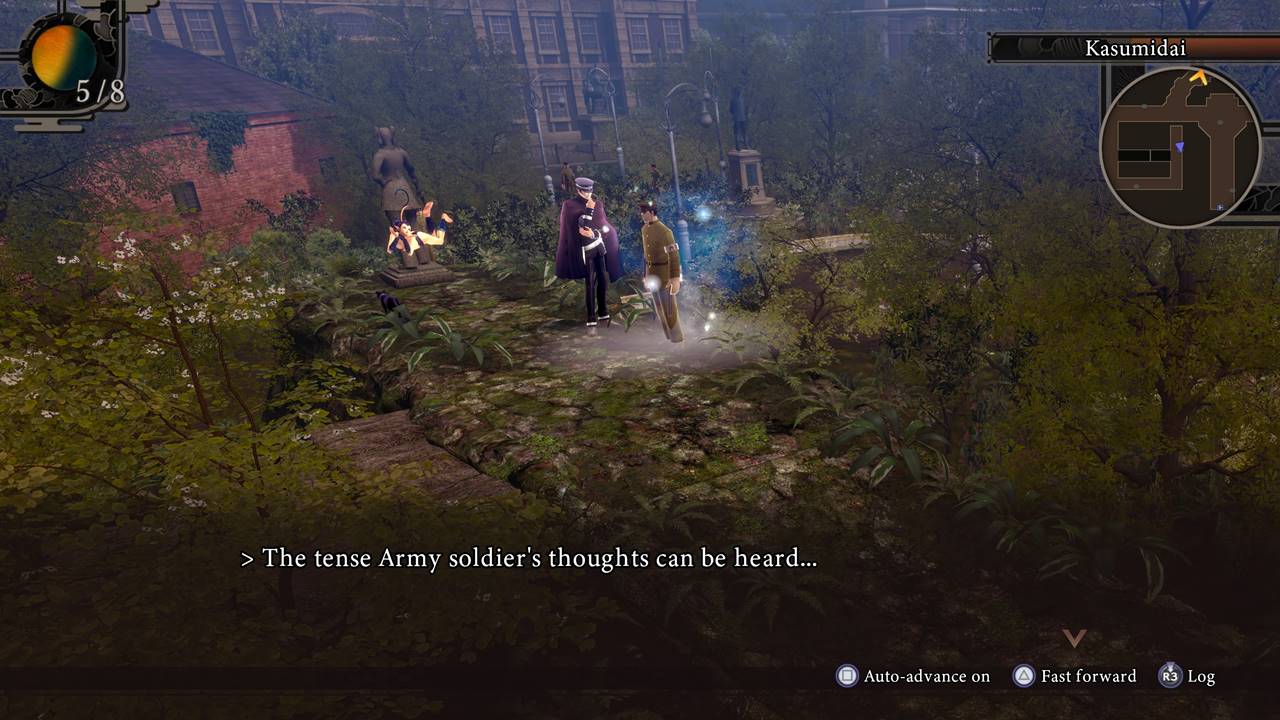Activate Fast forward for the dialogue
The width and height of the screenshot is (1280, 720).
1075,676
